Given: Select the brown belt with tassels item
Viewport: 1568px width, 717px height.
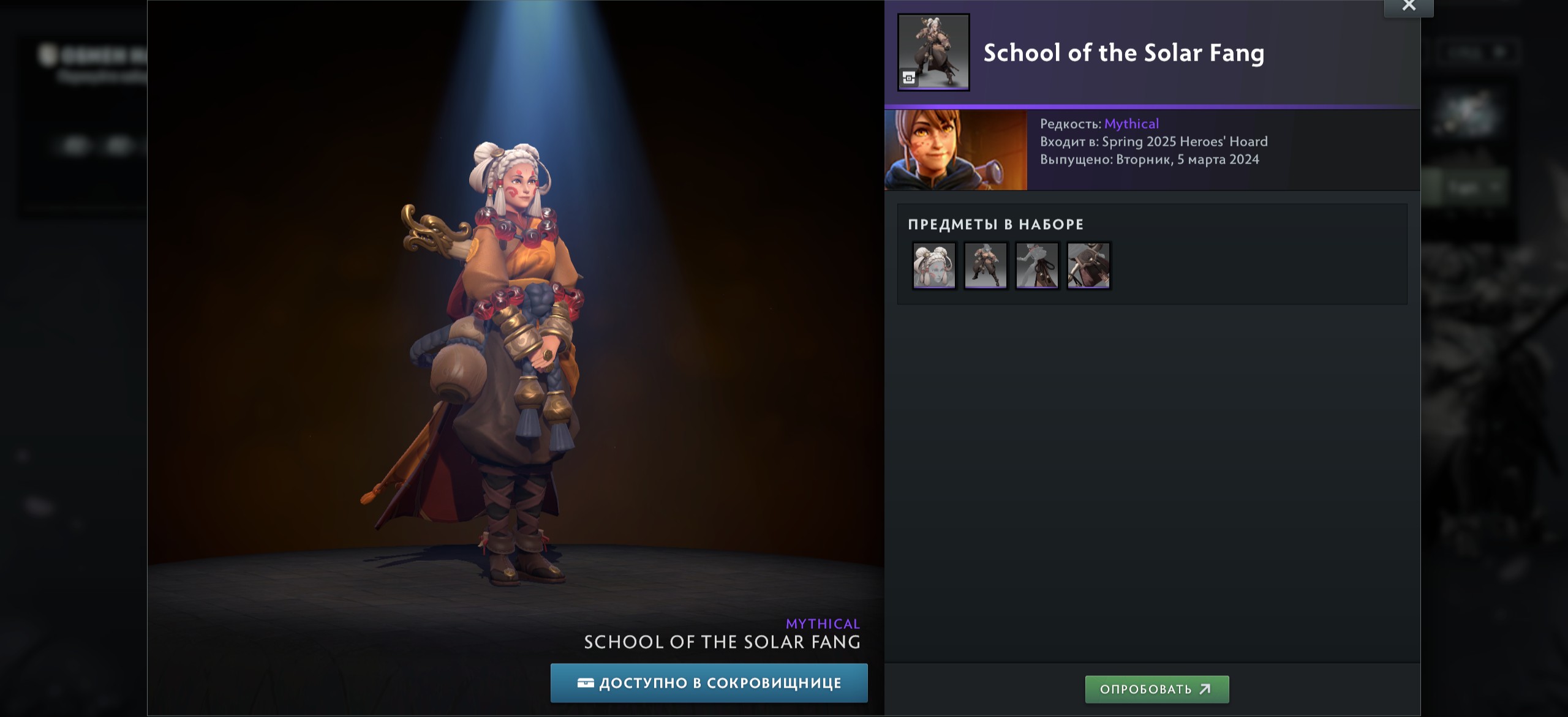Looking at the screenshot, I should (1037, 266).
